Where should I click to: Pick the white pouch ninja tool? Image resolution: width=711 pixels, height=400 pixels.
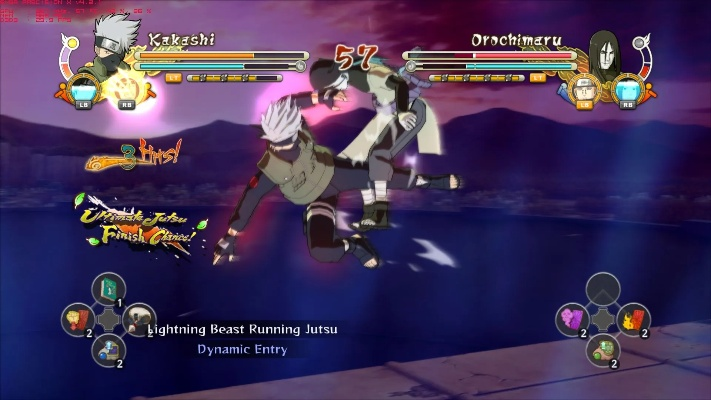click(x=138, y=320)
